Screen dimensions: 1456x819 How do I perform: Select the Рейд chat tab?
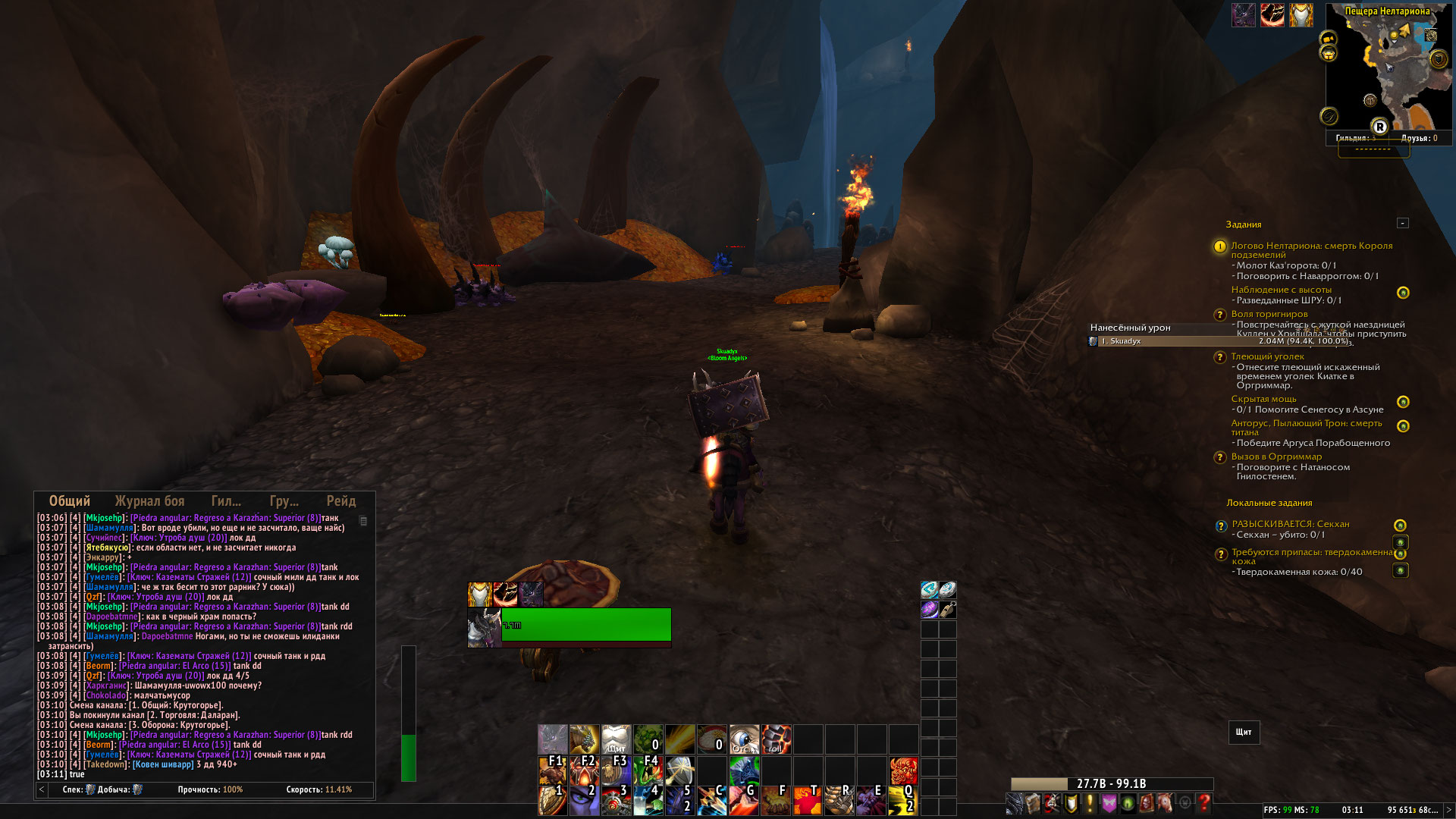pos(340,501)
